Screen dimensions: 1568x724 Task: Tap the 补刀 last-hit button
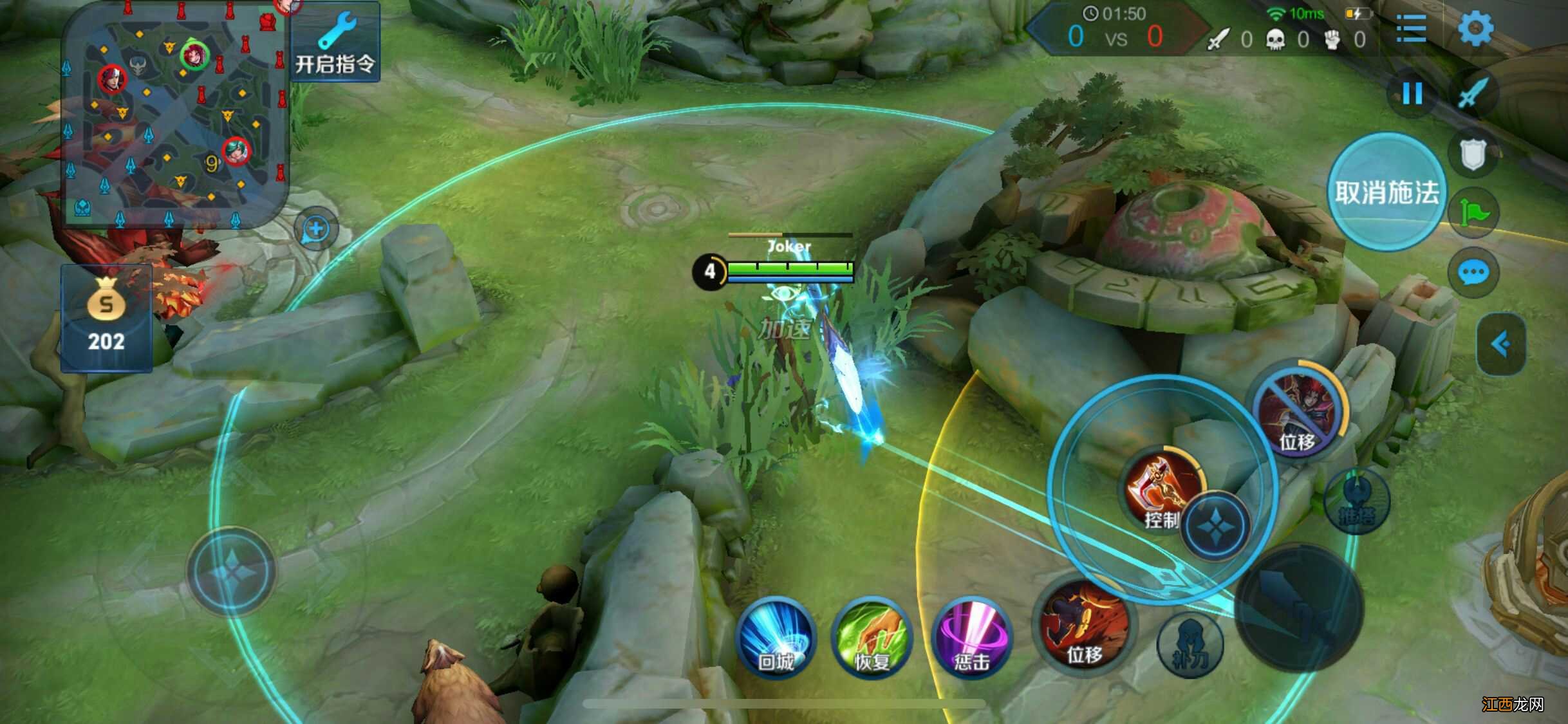(x=1190, y=644)
